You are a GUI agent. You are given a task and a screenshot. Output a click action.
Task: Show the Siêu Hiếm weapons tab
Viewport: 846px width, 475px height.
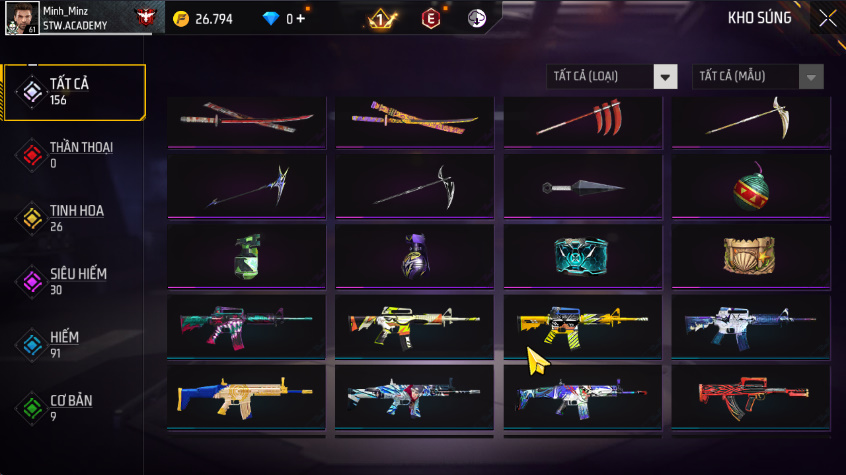(75, 281)
